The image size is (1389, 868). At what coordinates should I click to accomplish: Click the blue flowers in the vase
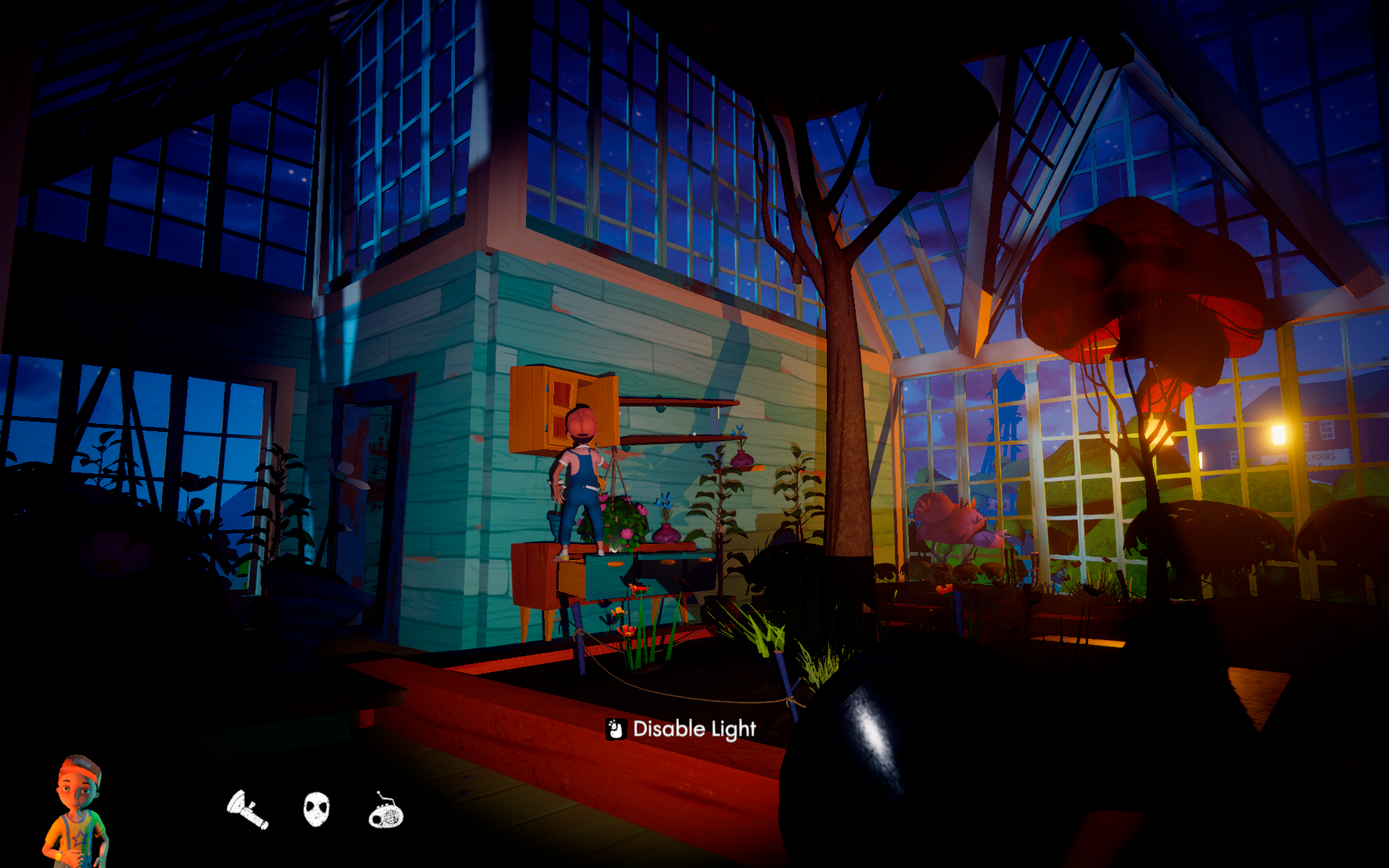[664, 499]
